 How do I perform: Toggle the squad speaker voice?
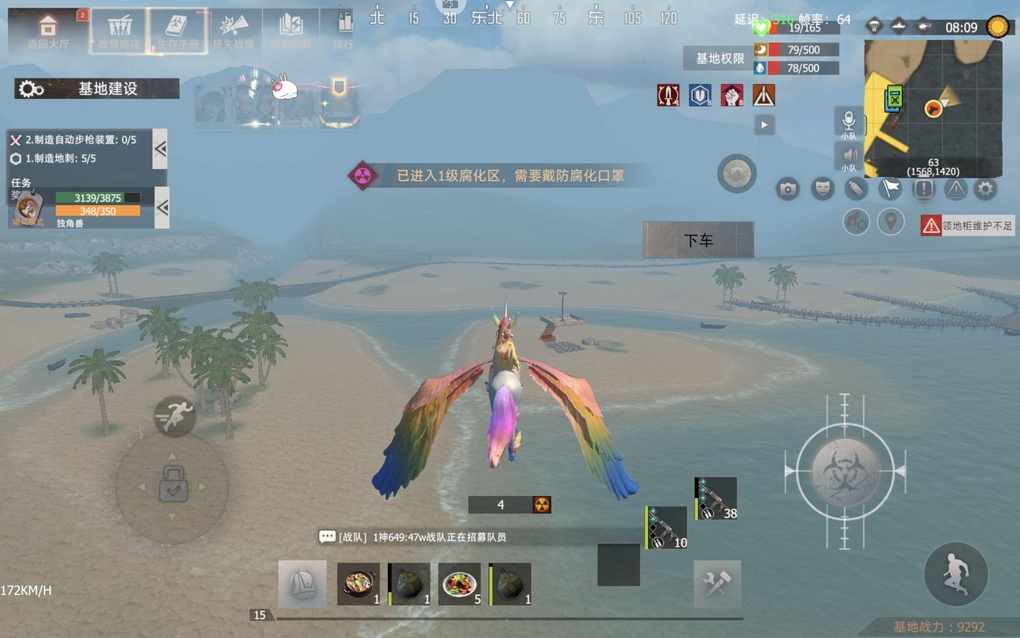click(x=848, y=156)
